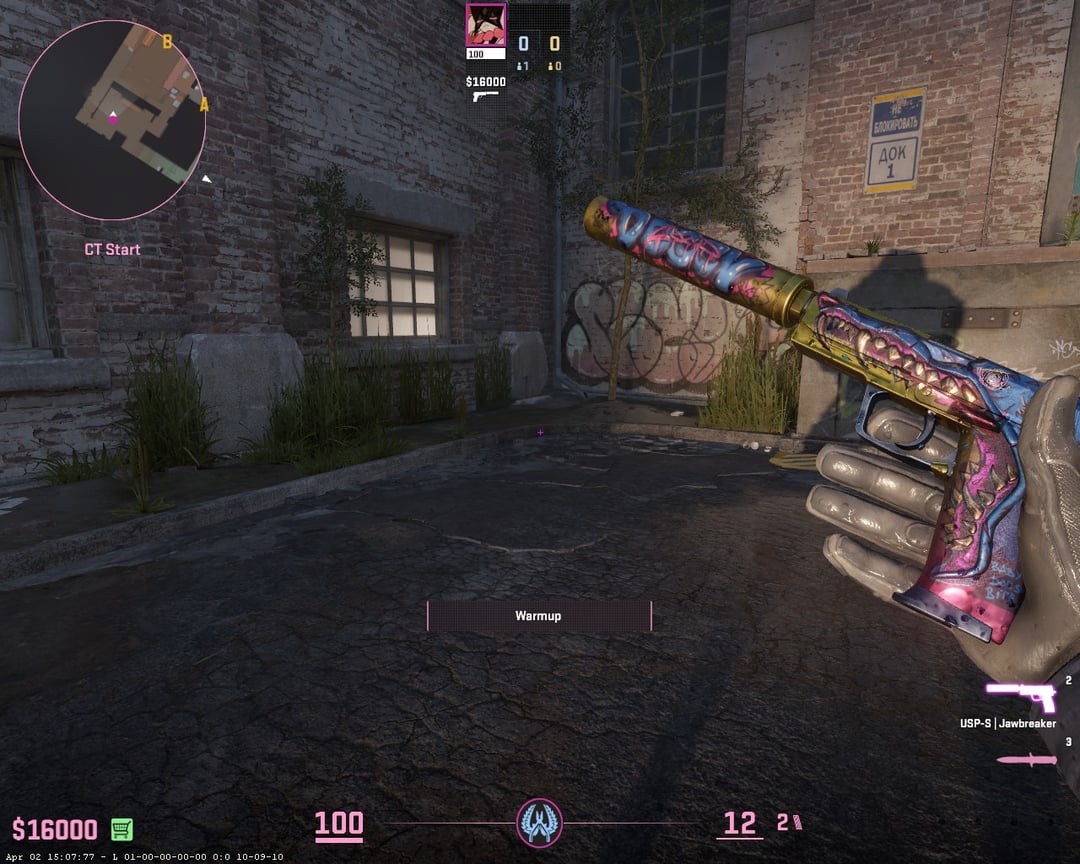Open the green shopping cart buy icon

pos(122,829)
